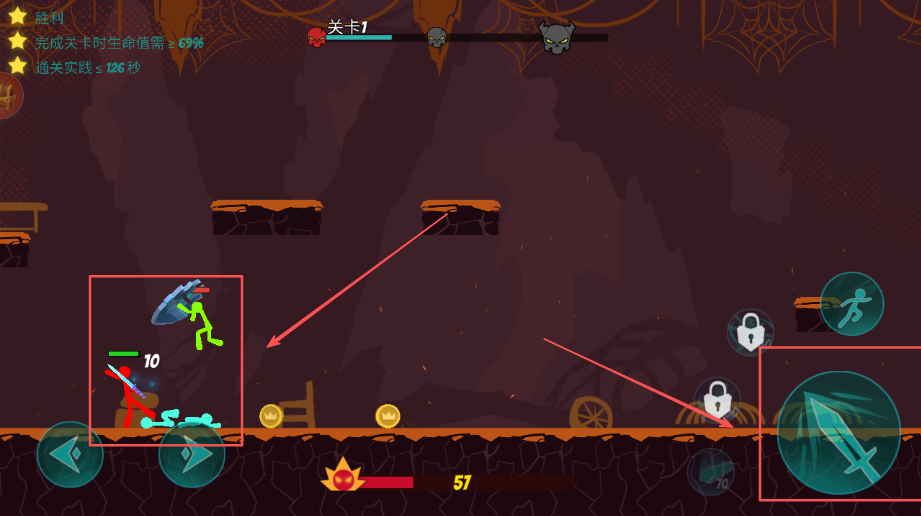Move left with the left arrow button
The width and height of the screenshot is (921, 516).
tap(70, 455)
